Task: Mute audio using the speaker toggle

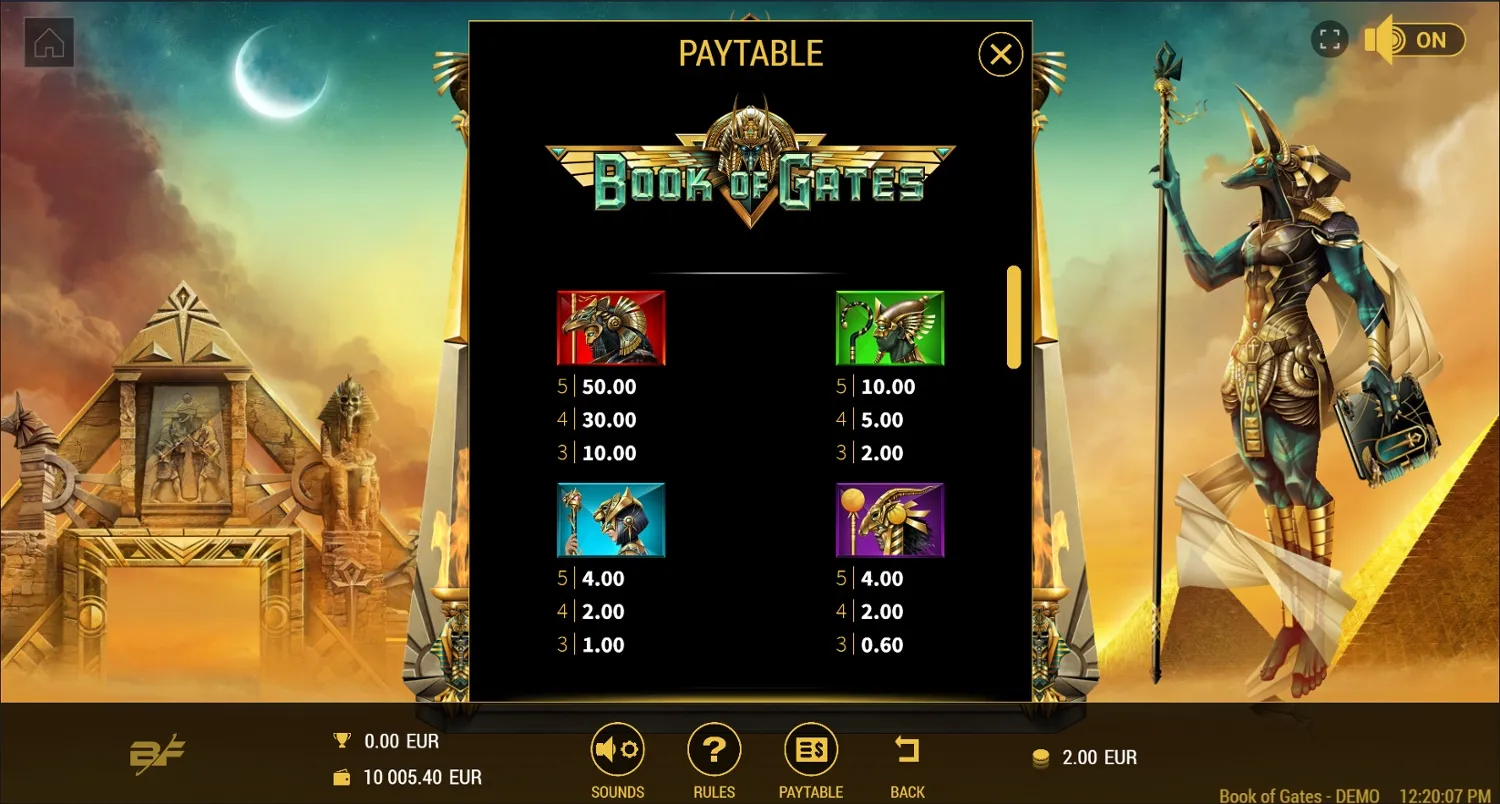Action: point(1378,40)
